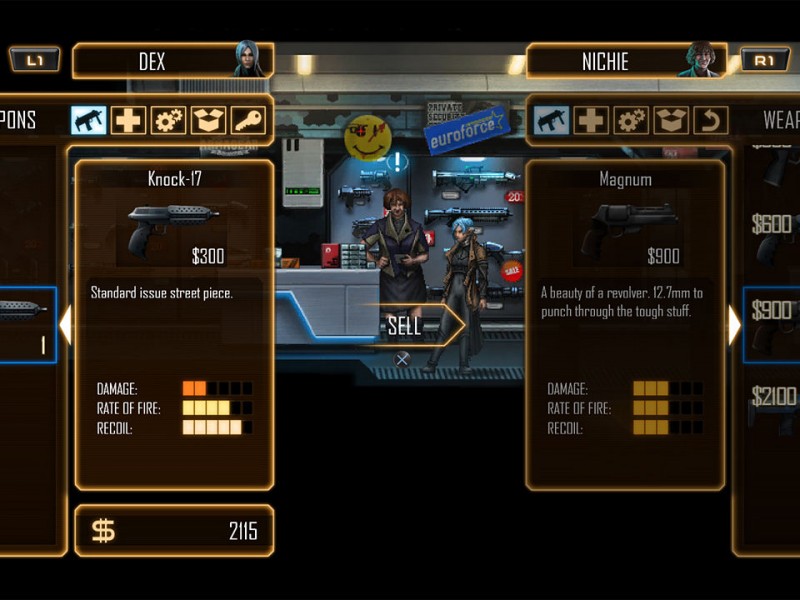800x600 pixels.
Task: Choose the $600 weapon in Nichie's list
Action: coord(773,225)
